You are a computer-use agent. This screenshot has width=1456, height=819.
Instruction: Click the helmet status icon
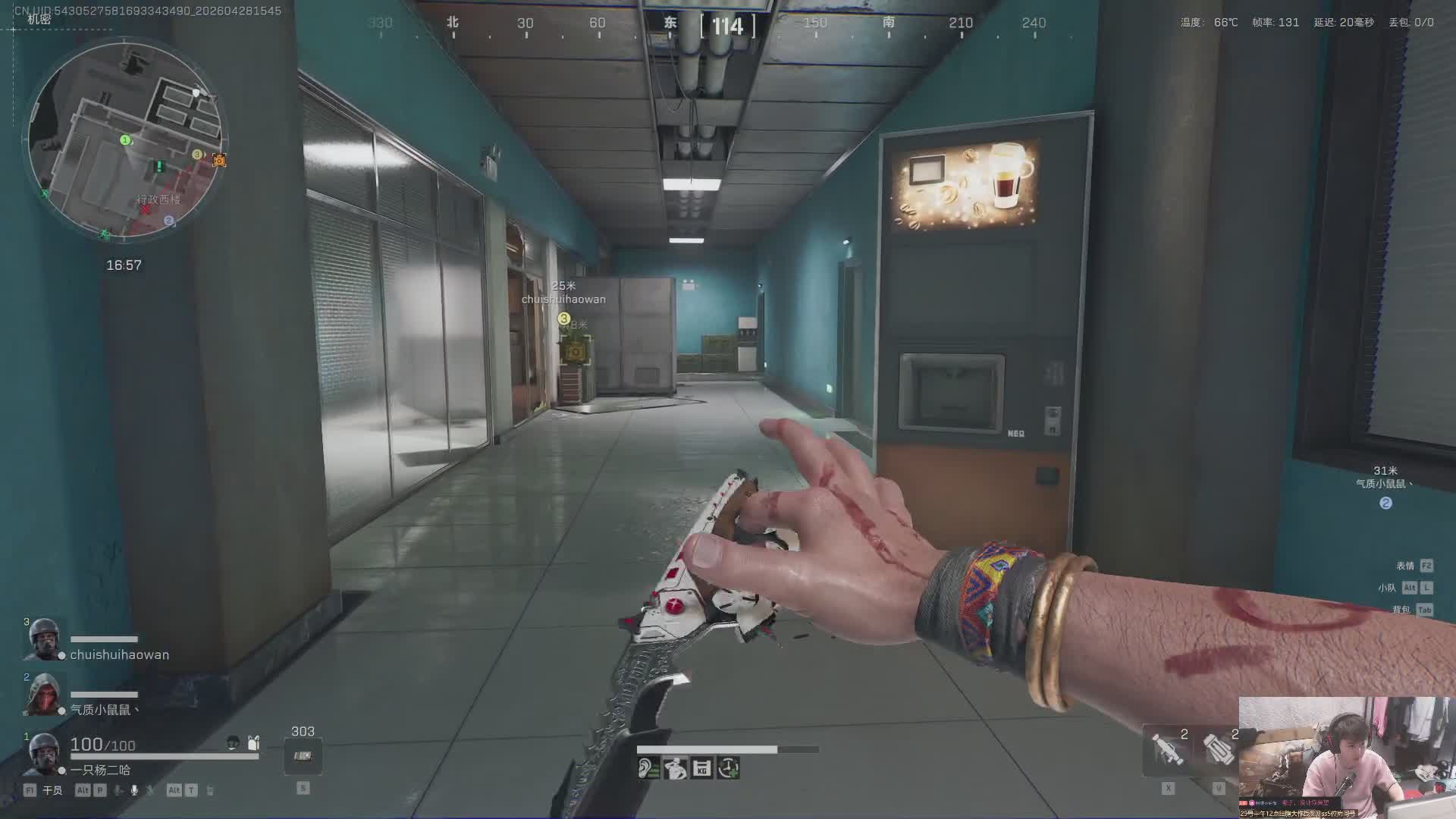tap(234, 743)
